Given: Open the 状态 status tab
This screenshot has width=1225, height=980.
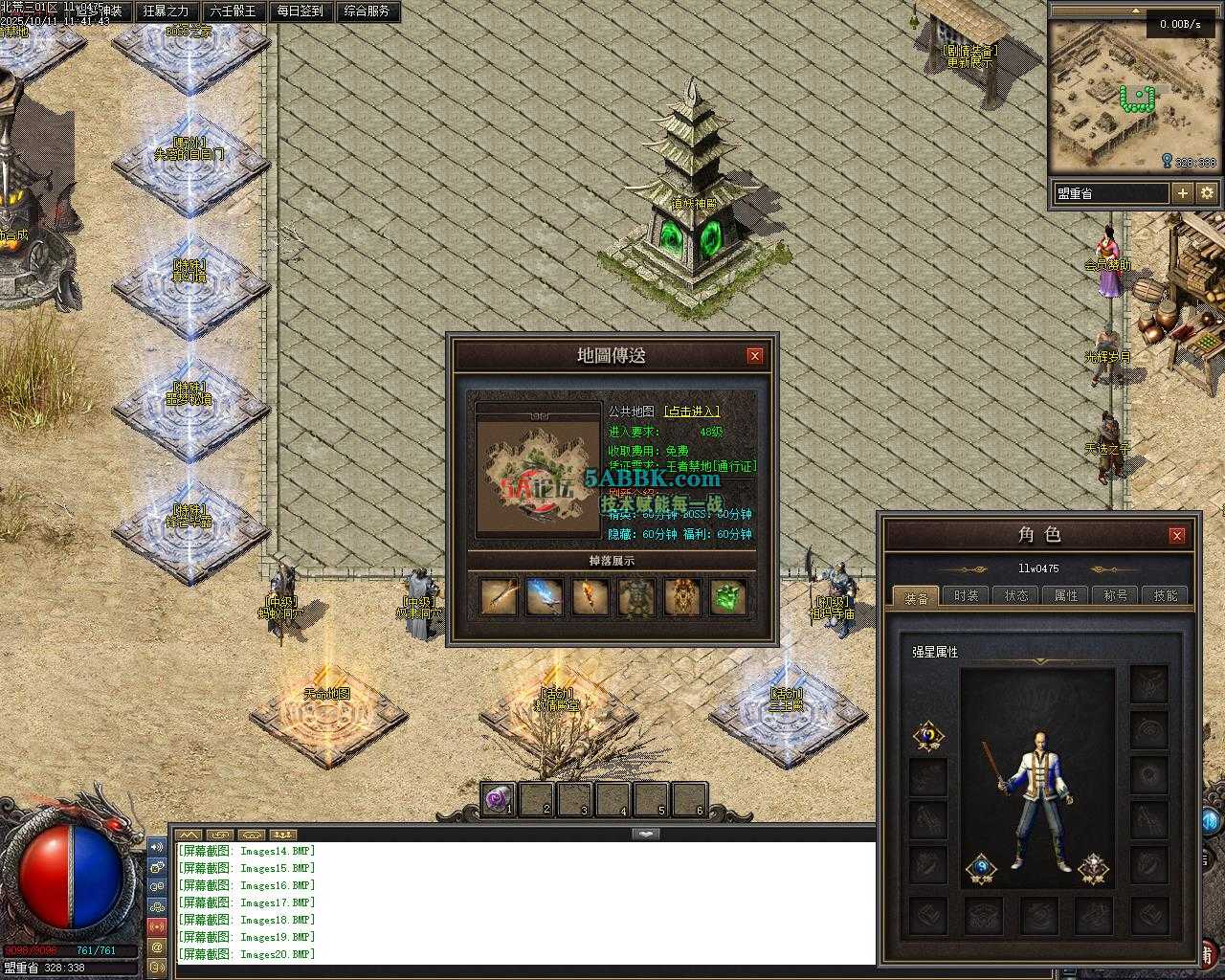Looking at the screenshot, I should click(1016, 596).
